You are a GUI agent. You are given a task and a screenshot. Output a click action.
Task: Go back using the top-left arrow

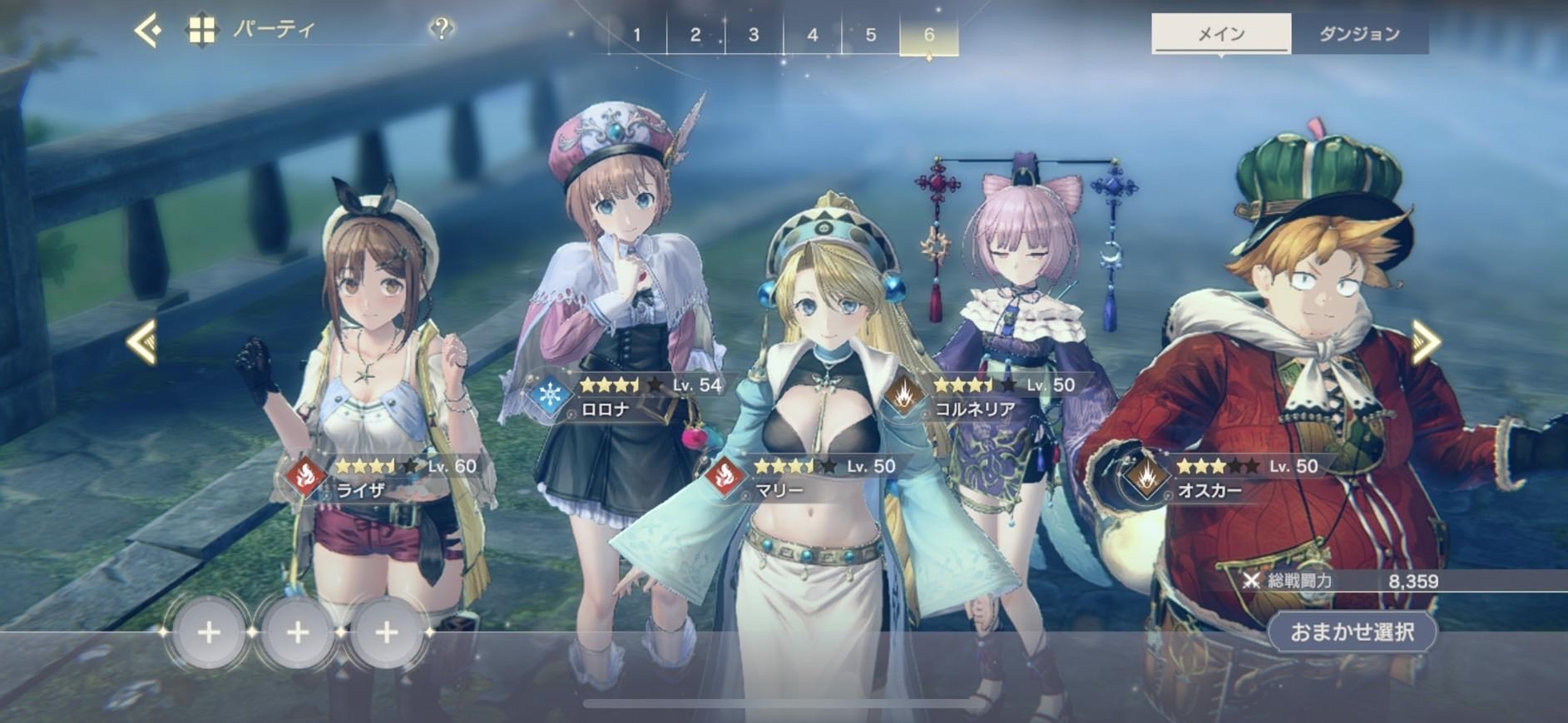coord(148,32)
